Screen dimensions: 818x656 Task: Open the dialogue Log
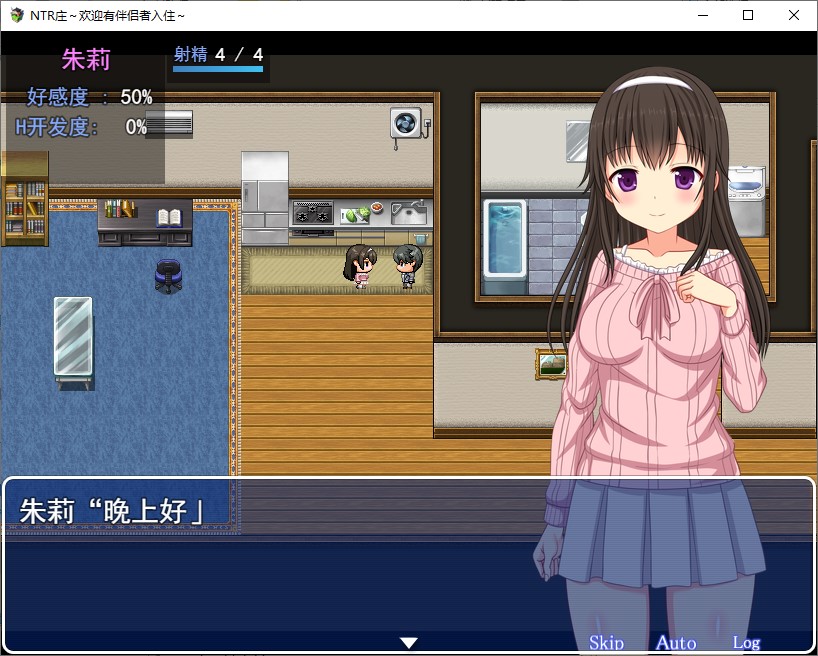[x=746, y=643]
